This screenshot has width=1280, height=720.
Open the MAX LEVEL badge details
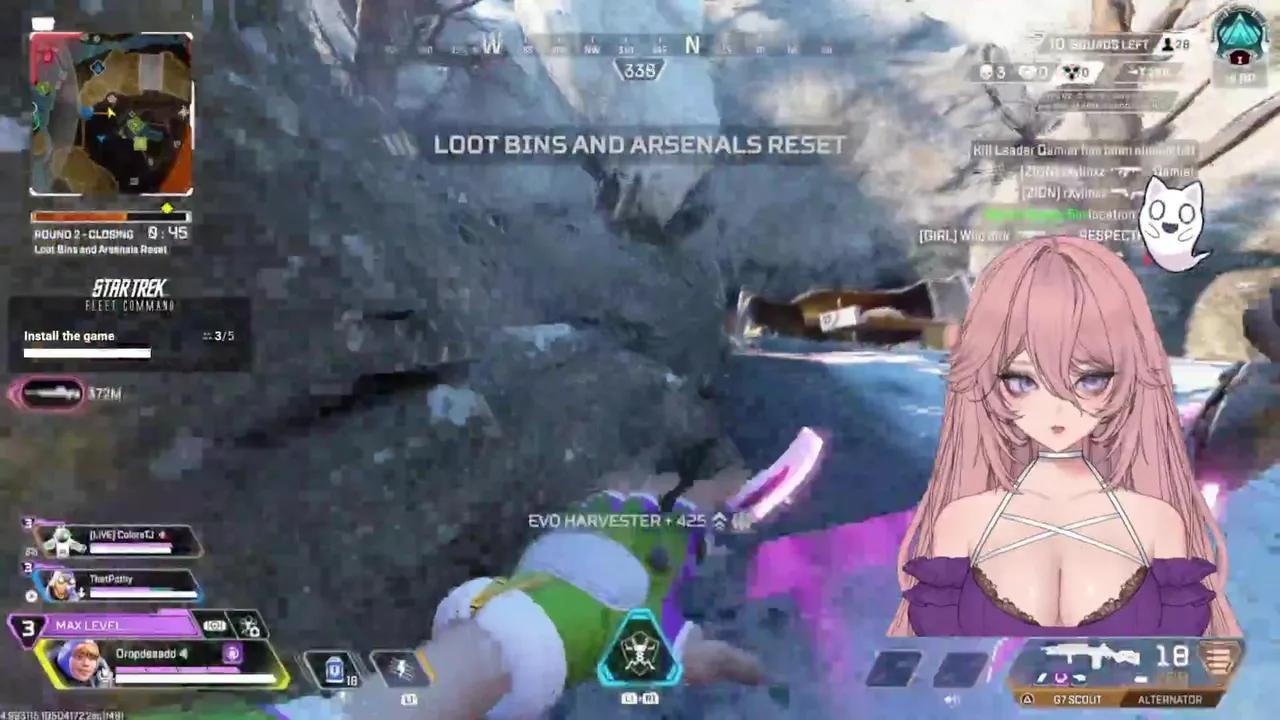pos(87,625)
